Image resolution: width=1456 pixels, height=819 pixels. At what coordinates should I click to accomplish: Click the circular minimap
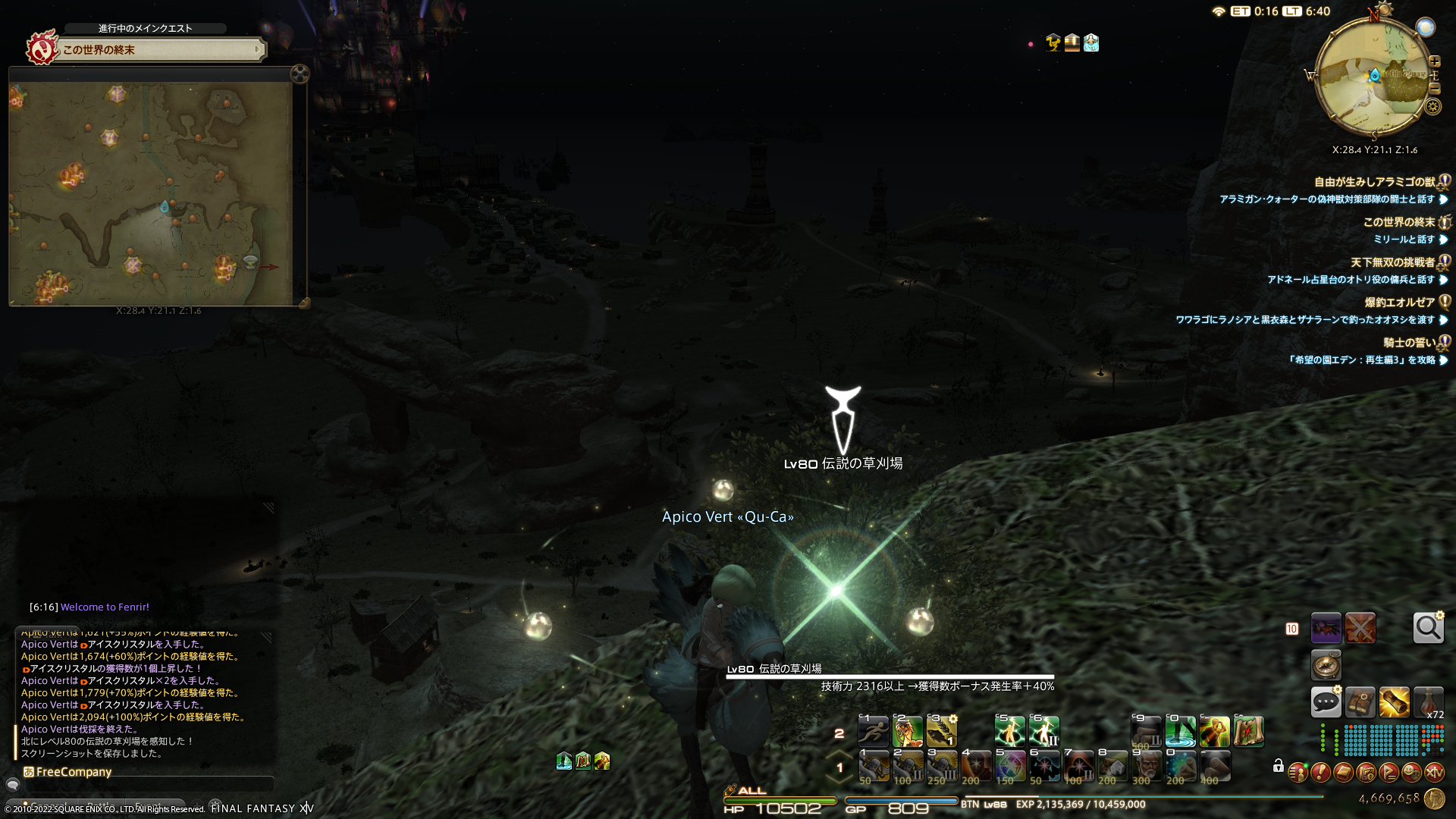(x=1370, y=77)
